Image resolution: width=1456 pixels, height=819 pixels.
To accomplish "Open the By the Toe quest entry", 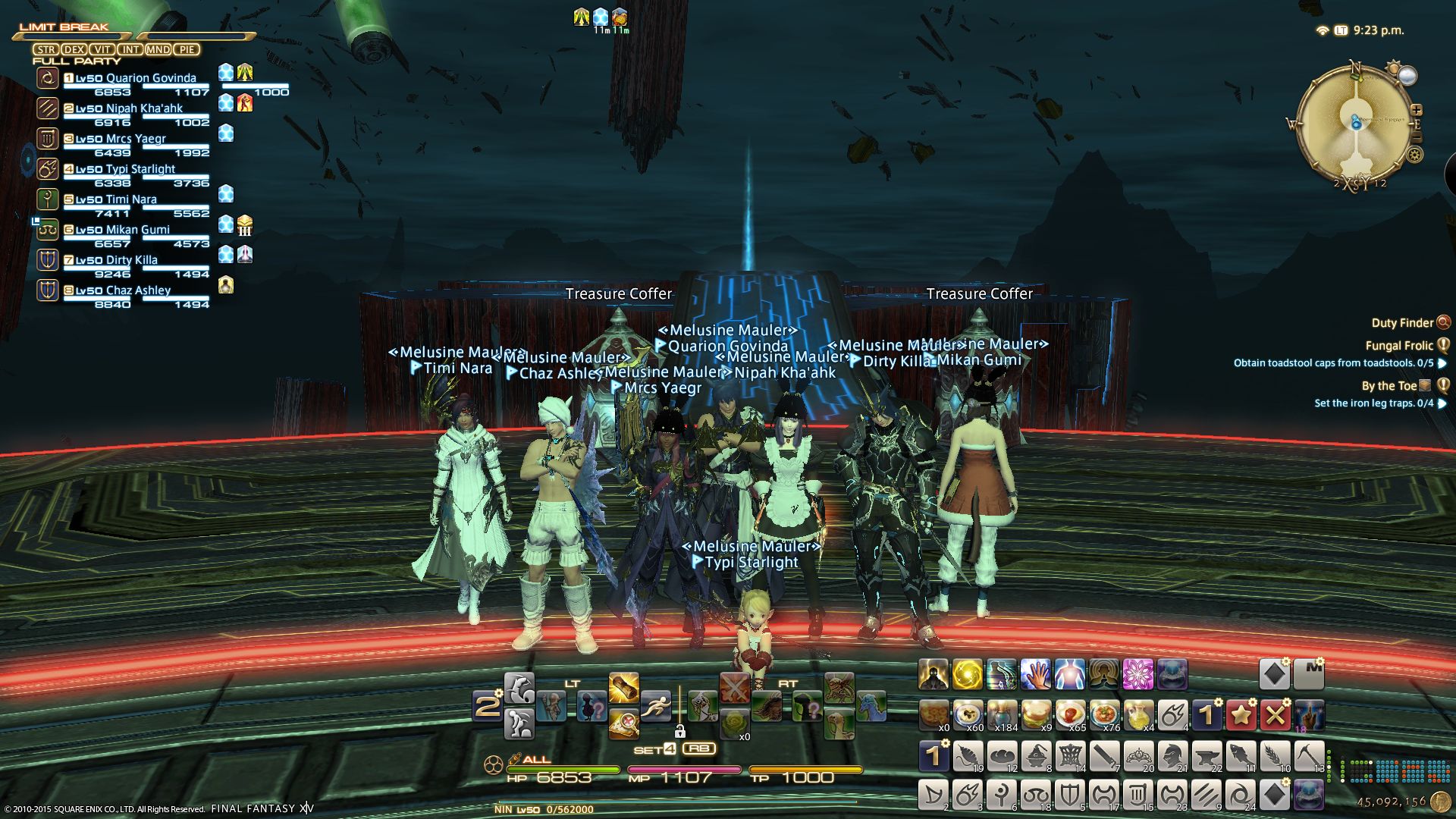I will click(1389, 386).
